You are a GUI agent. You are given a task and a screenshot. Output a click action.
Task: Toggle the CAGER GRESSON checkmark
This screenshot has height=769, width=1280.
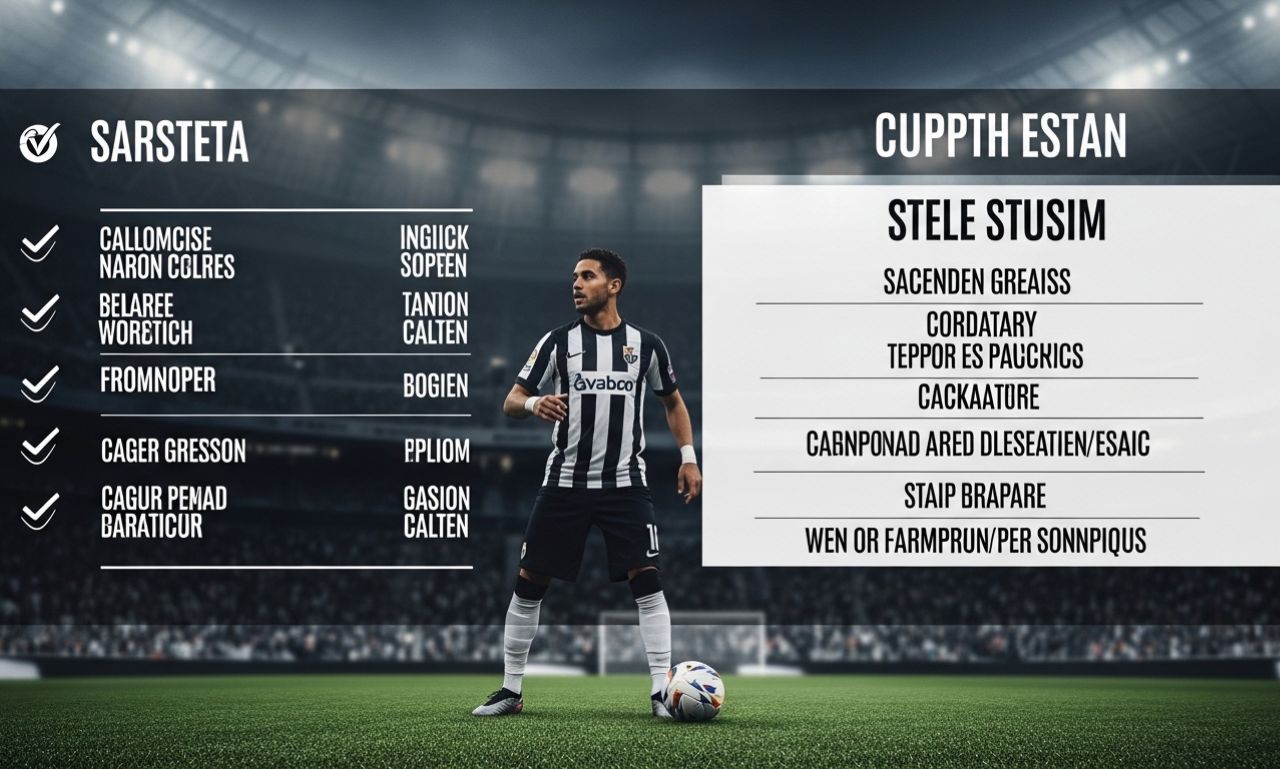pos(40,445)
